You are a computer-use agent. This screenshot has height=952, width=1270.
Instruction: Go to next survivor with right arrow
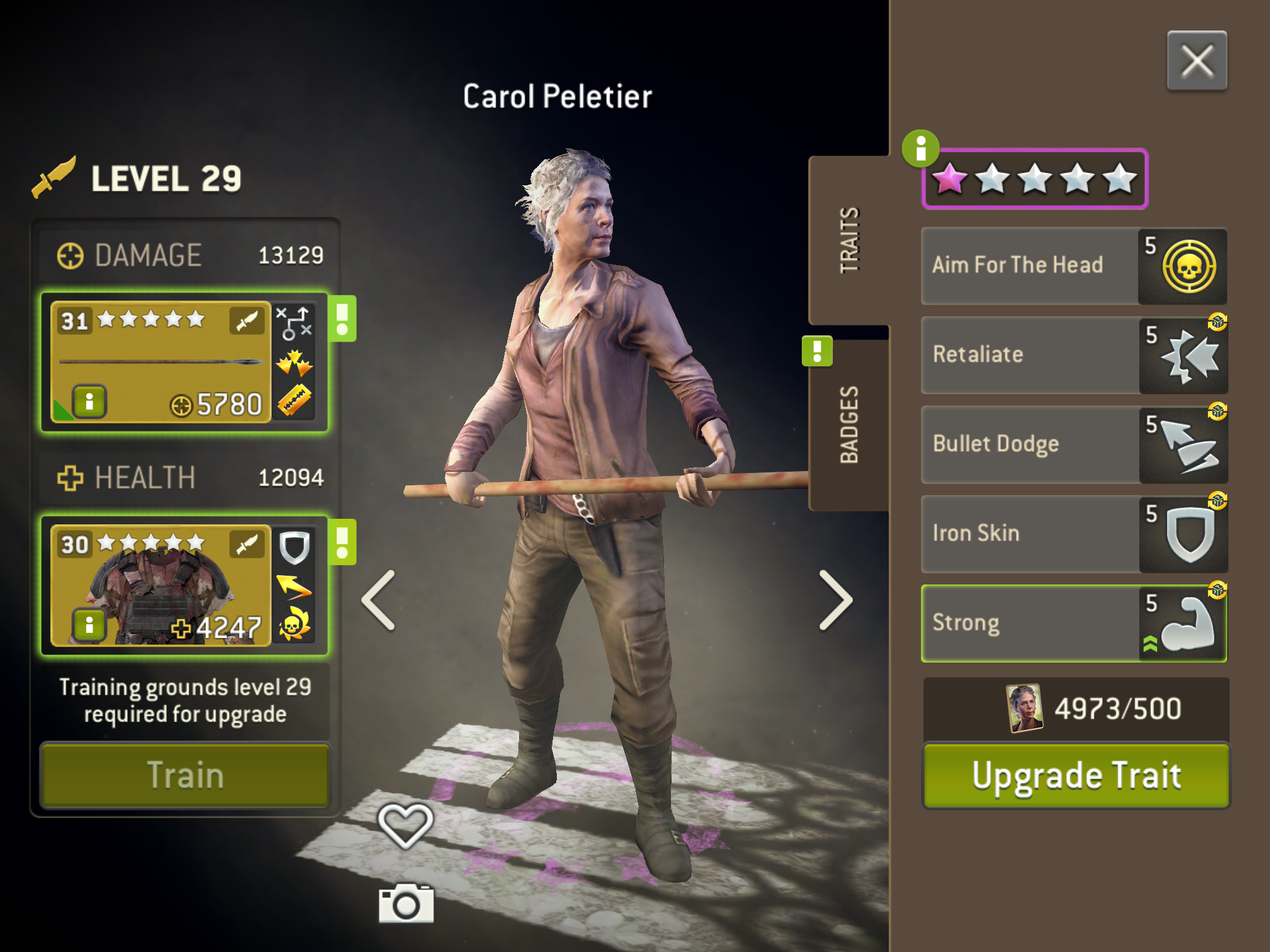click(835, 600)
